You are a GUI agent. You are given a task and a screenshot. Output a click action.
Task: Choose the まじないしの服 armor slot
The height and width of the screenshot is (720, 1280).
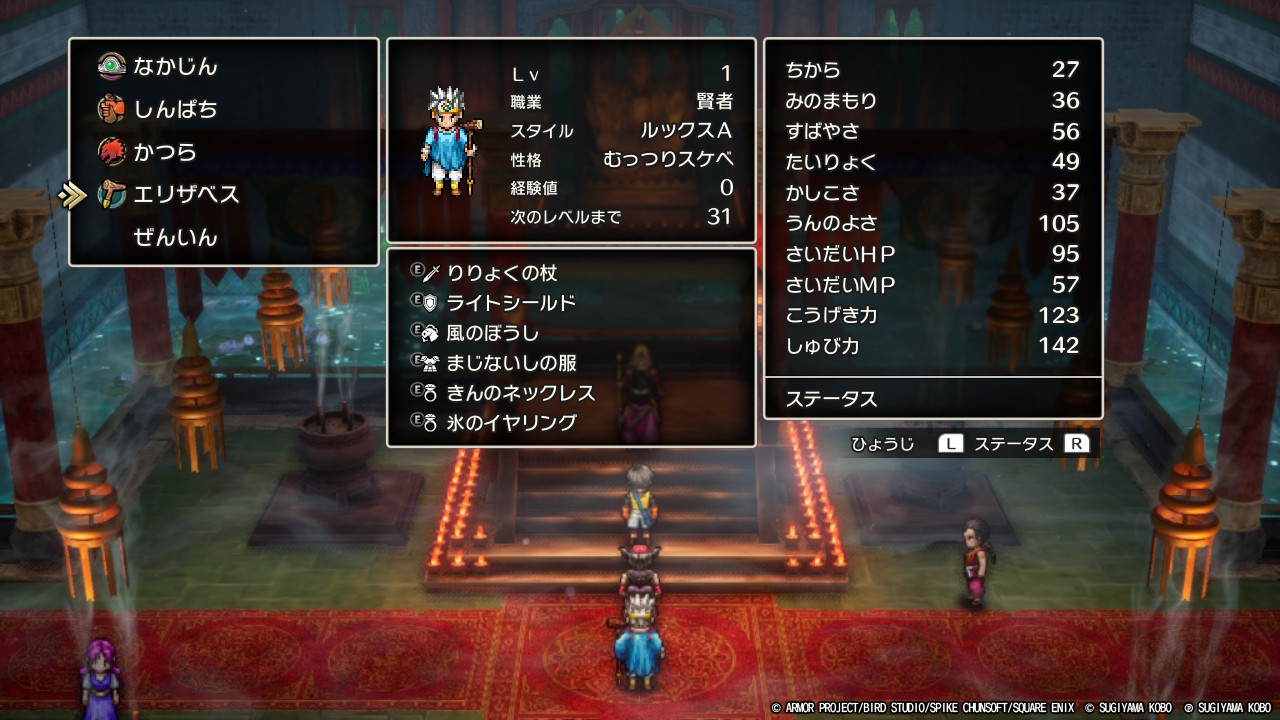(x=511, y=363)
